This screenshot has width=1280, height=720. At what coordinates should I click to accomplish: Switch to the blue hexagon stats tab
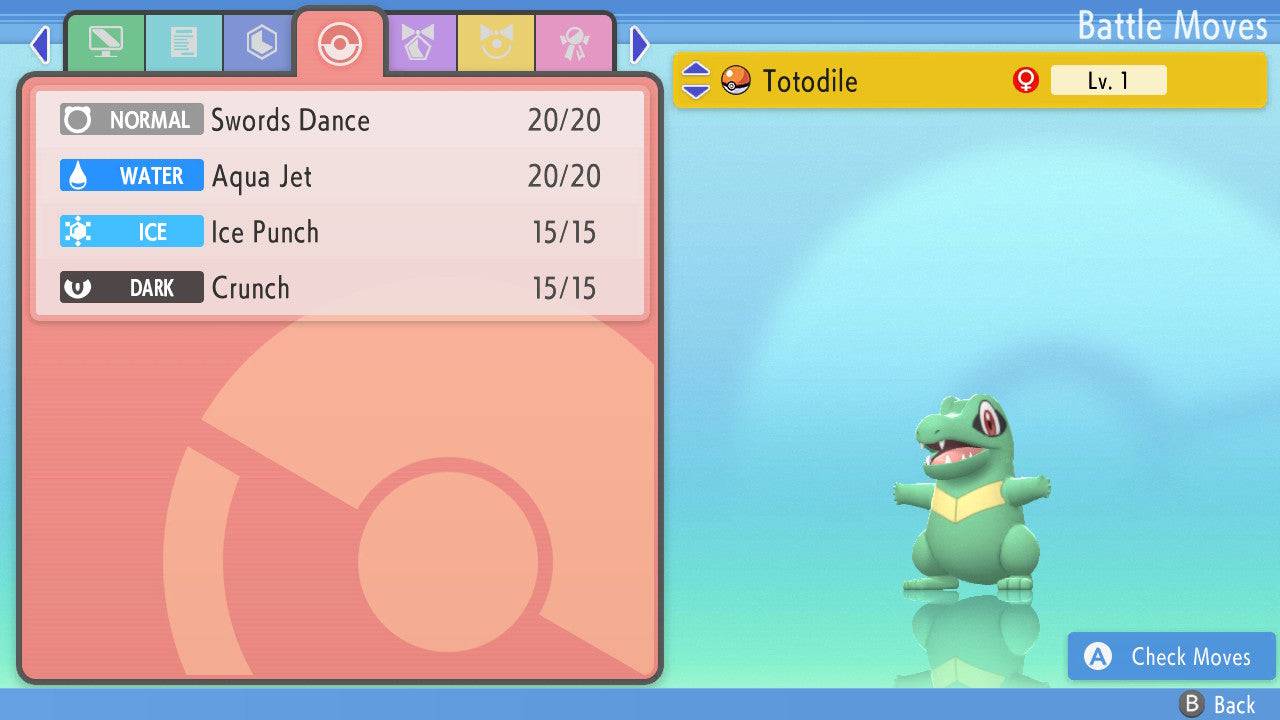coord(261,43)
